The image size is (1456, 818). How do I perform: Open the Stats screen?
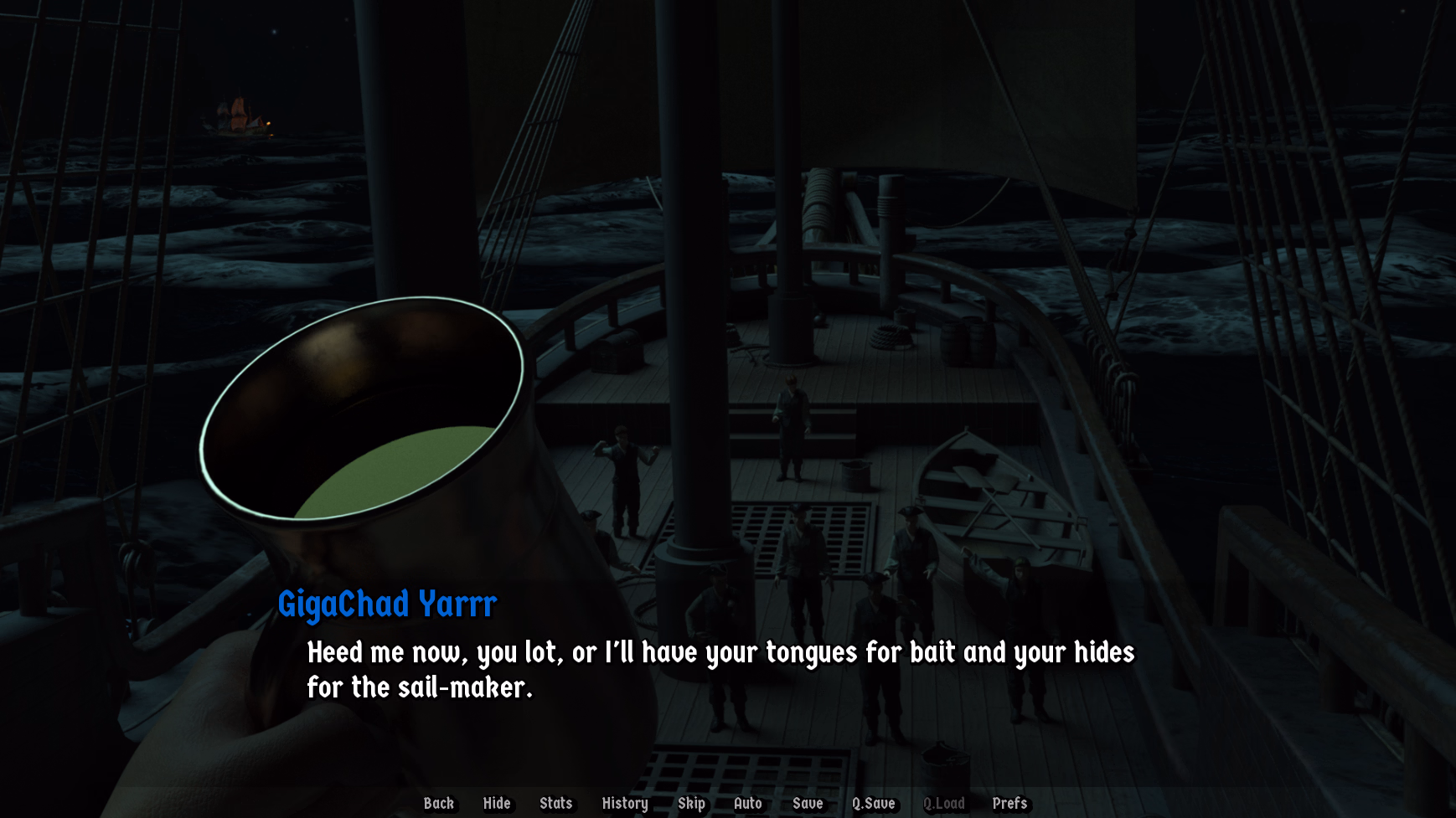[555, 803]
